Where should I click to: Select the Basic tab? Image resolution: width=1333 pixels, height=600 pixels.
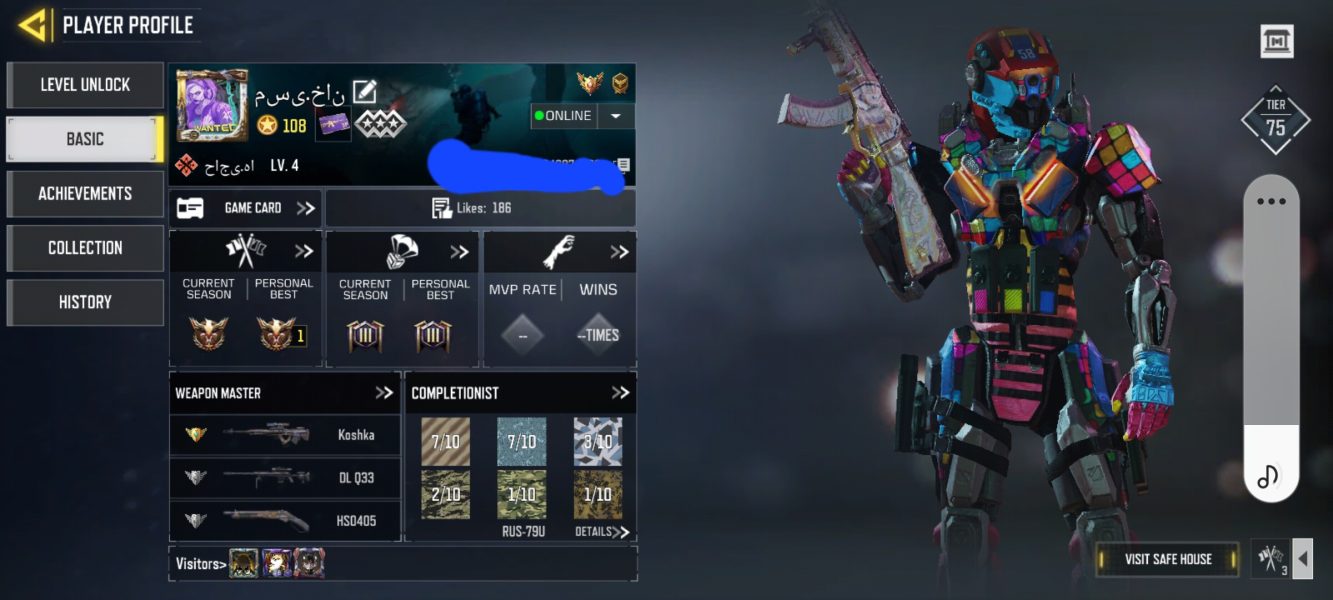85,139
